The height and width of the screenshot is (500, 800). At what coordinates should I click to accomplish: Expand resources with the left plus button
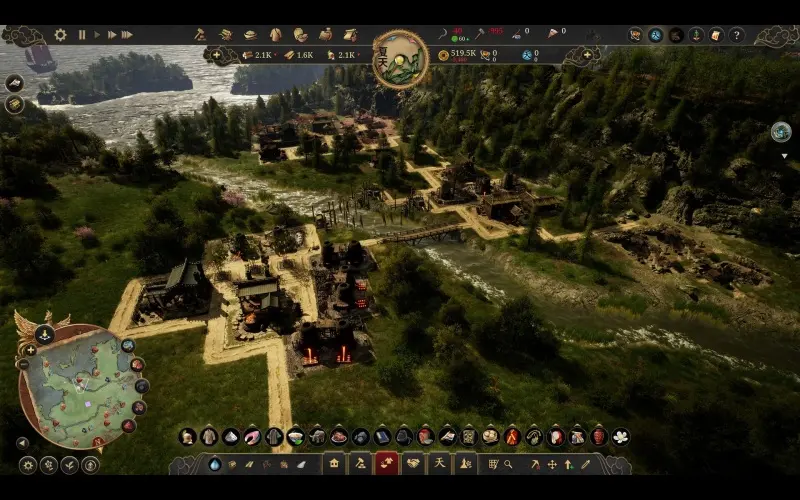(x=217, y=54)
